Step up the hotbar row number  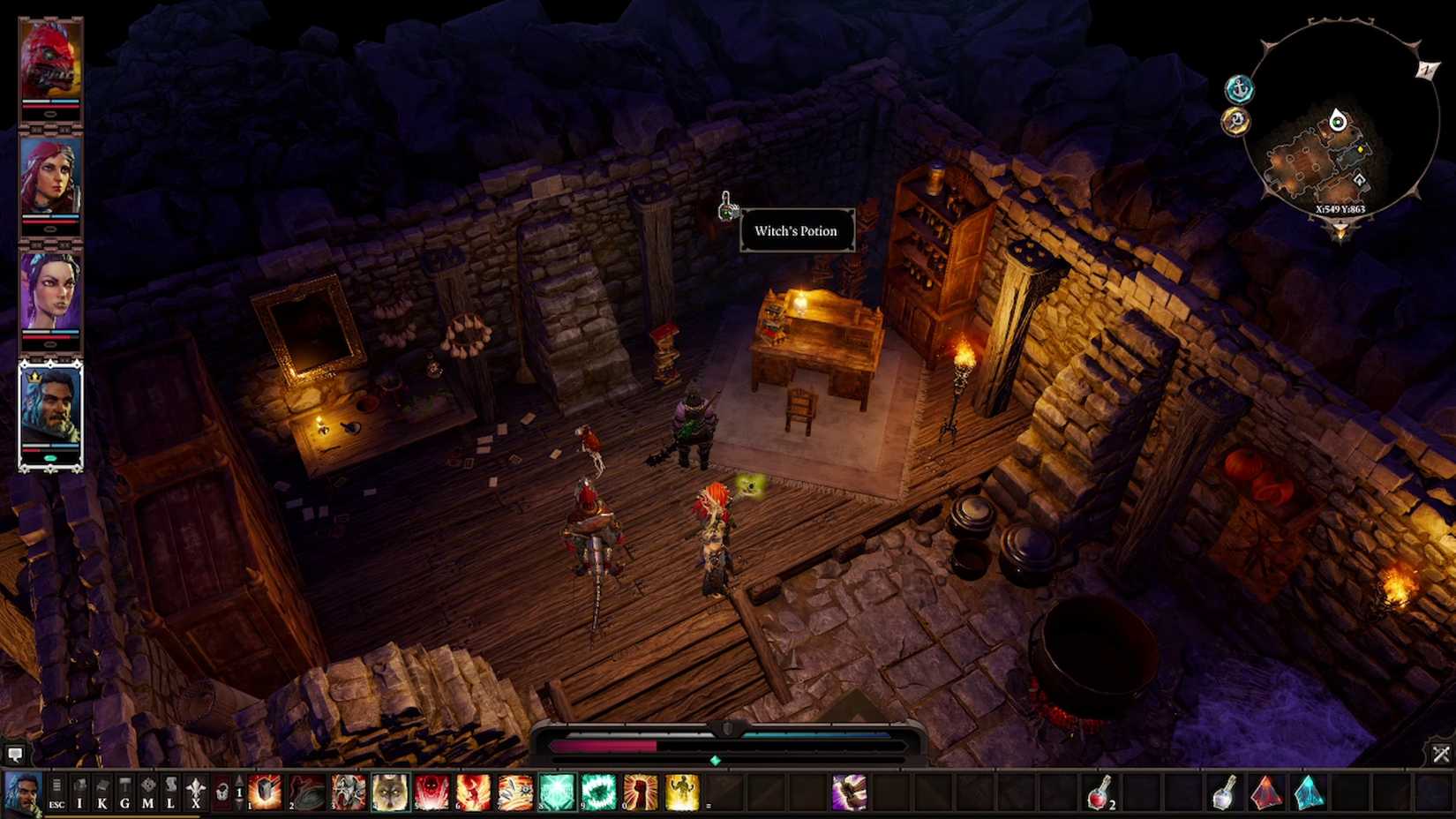pyautogui.click(x=240, y=782)
